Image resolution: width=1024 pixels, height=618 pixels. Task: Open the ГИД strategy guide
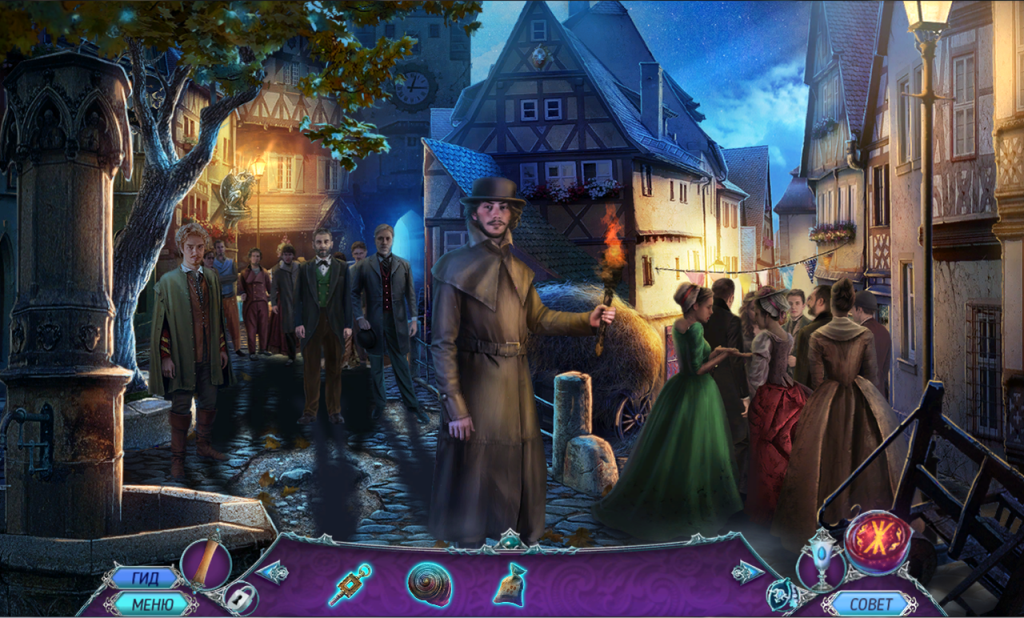point(144,578)
